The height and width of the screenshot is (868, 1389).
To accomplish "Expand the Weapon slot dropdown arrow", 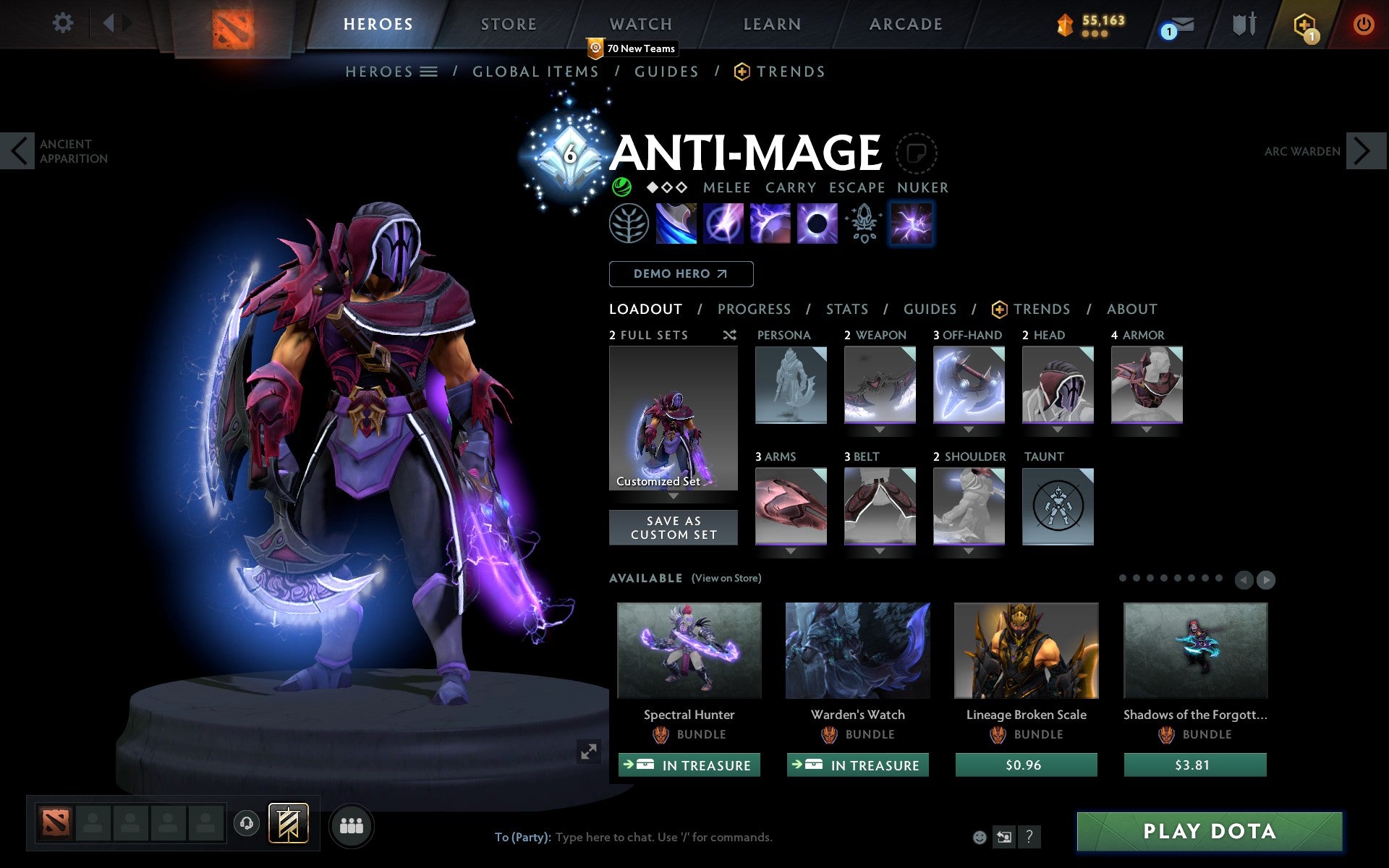I will click(x=879, y=429).
